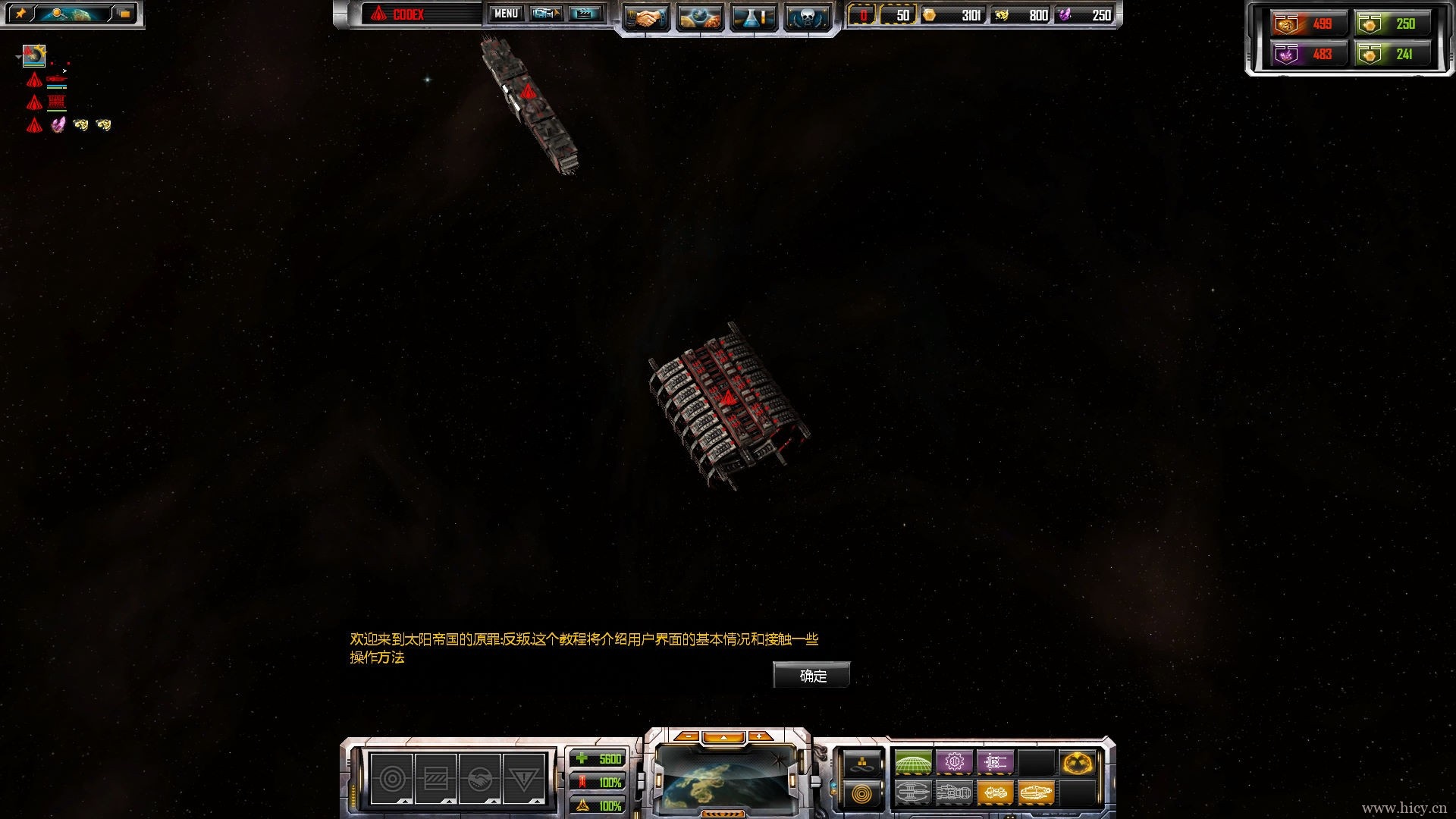Select the pink crystal asteroid icon
Image resolution: width=1456 pixels, height=819 pixels.
pyautogui.click(x=58, y=124)
